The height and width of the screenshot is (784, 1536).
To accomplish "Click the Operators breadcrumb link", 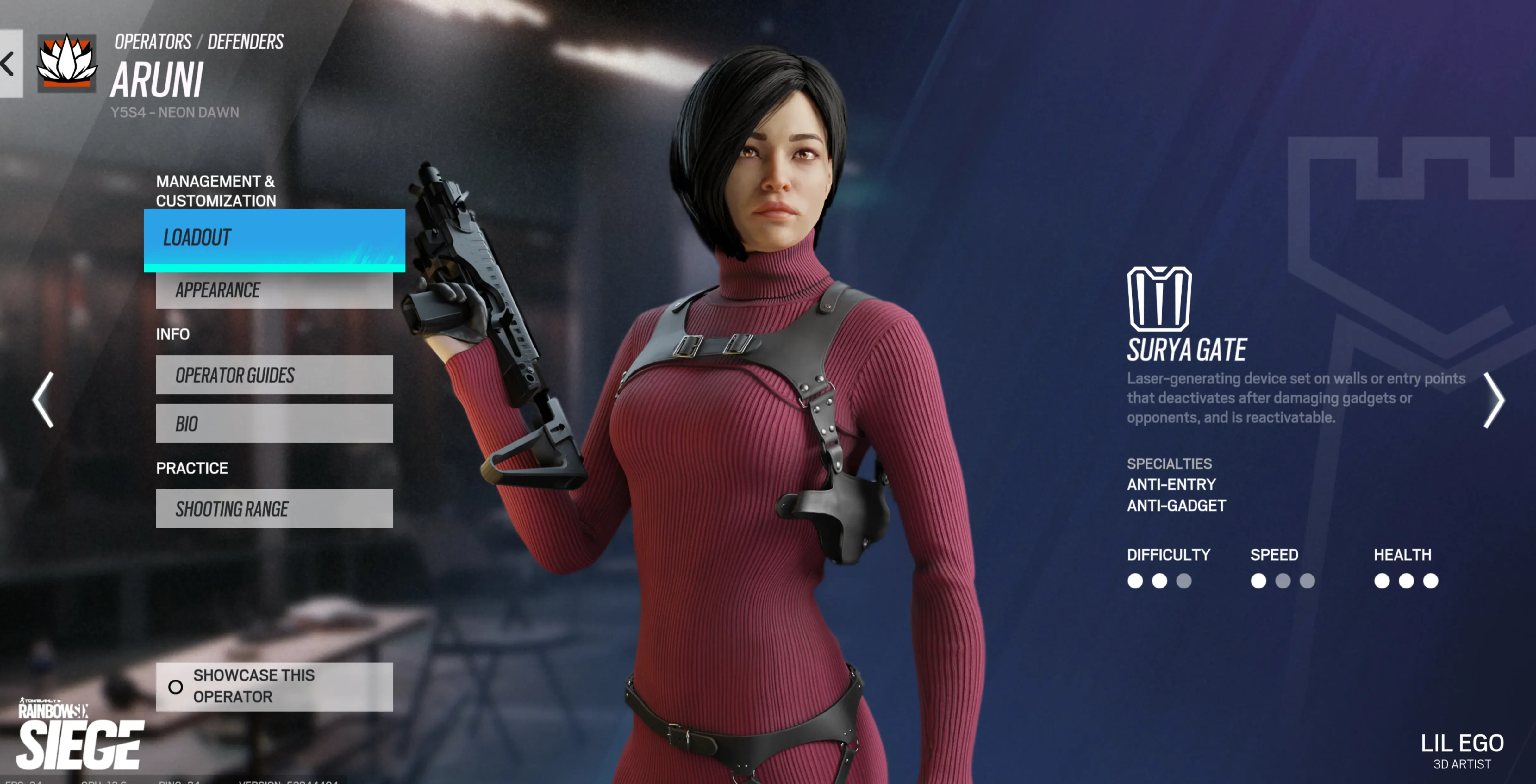I will [x=153, y=42].
